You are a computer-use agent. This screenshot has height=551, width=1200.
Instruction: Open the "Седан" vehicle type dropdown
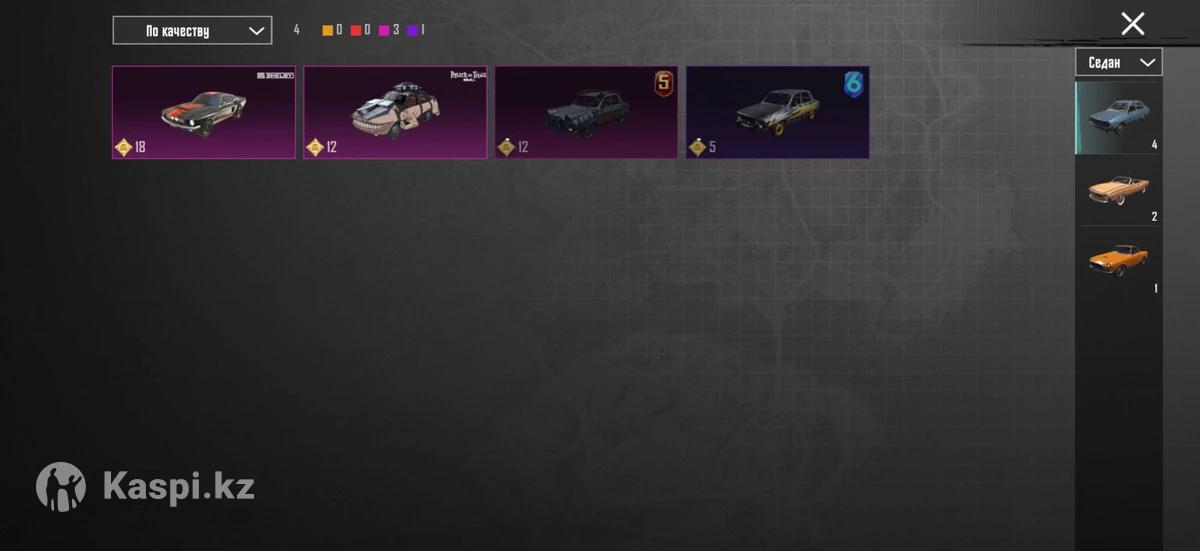point(1118,62)
